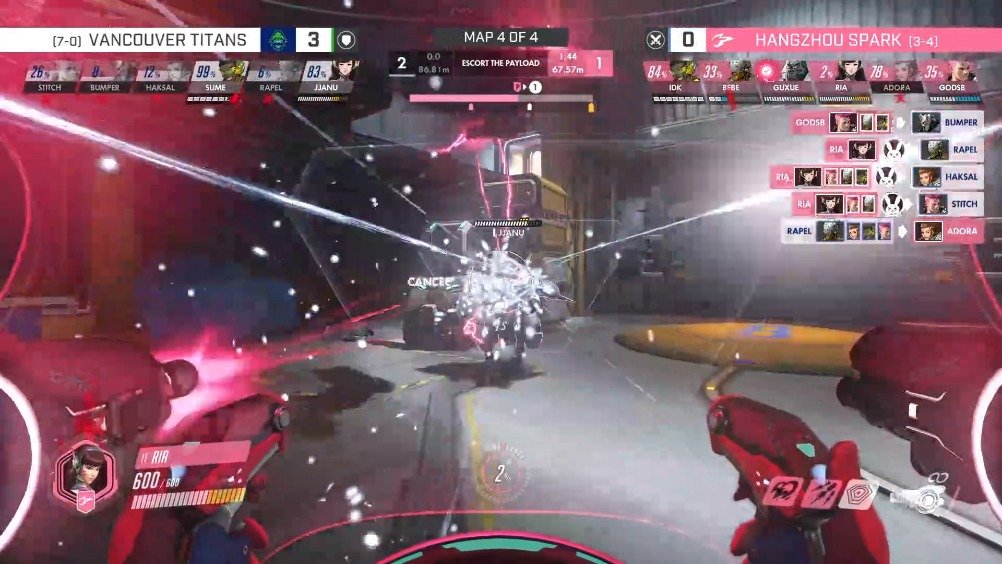Viewport: 1002px width, 564px height.
Task: Select RIA's portrait in the top roster
Action: (x=849, y=70)
